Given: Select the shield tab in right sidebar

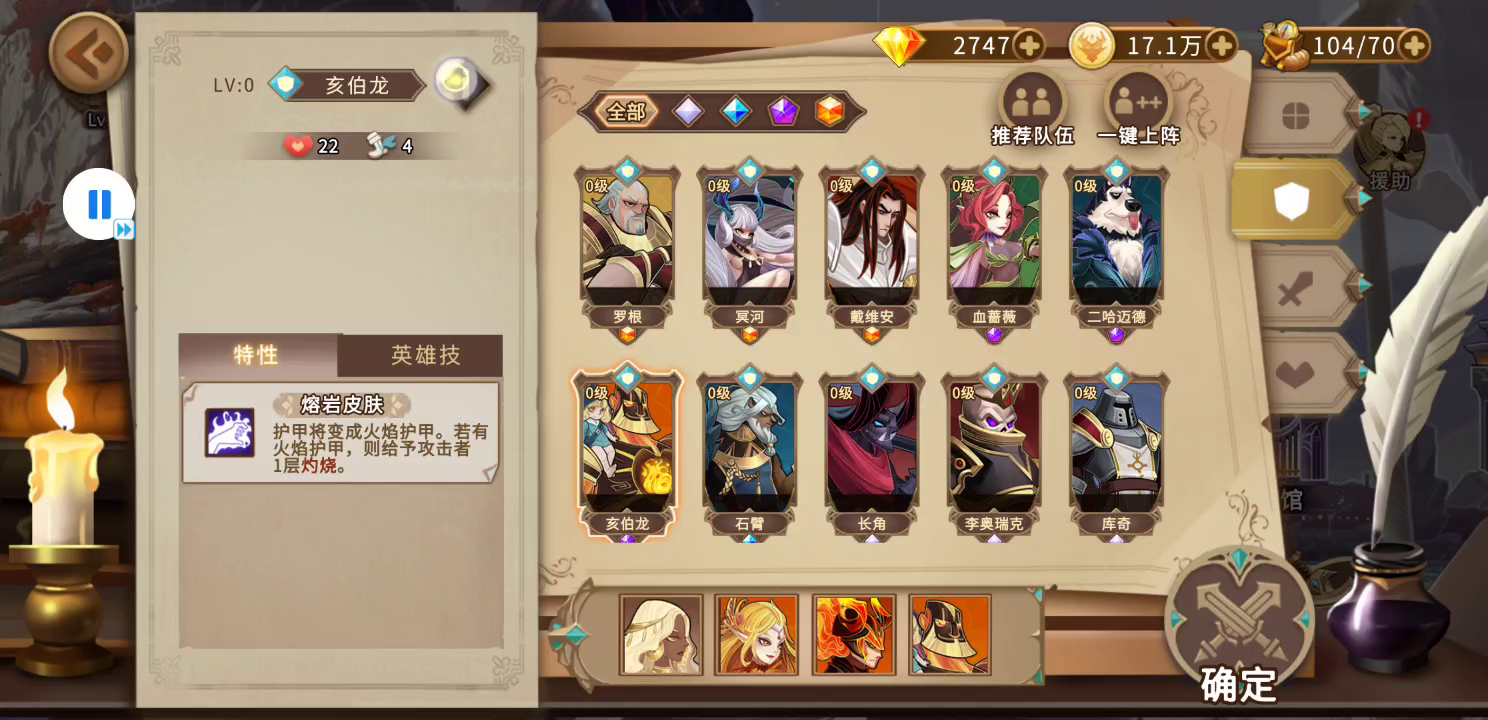Looking at the screenshot, I should (x=1290, y=198).
